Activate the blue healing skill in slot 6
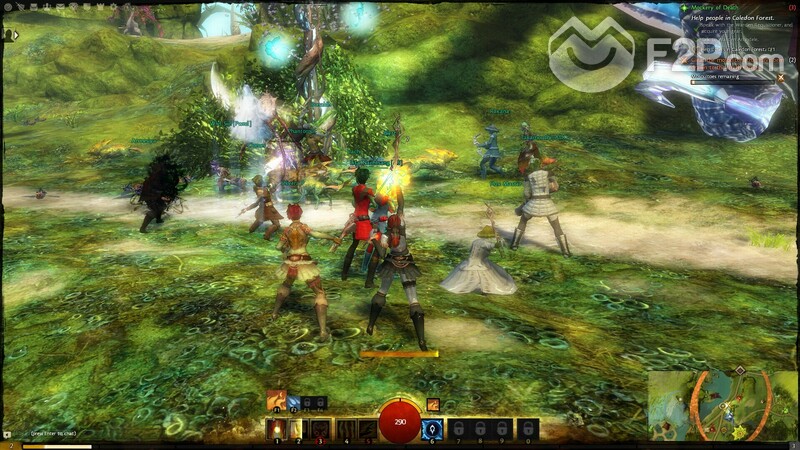Viewport: 800px width, 450px height. pyautogui.click(x=433, y=429)
